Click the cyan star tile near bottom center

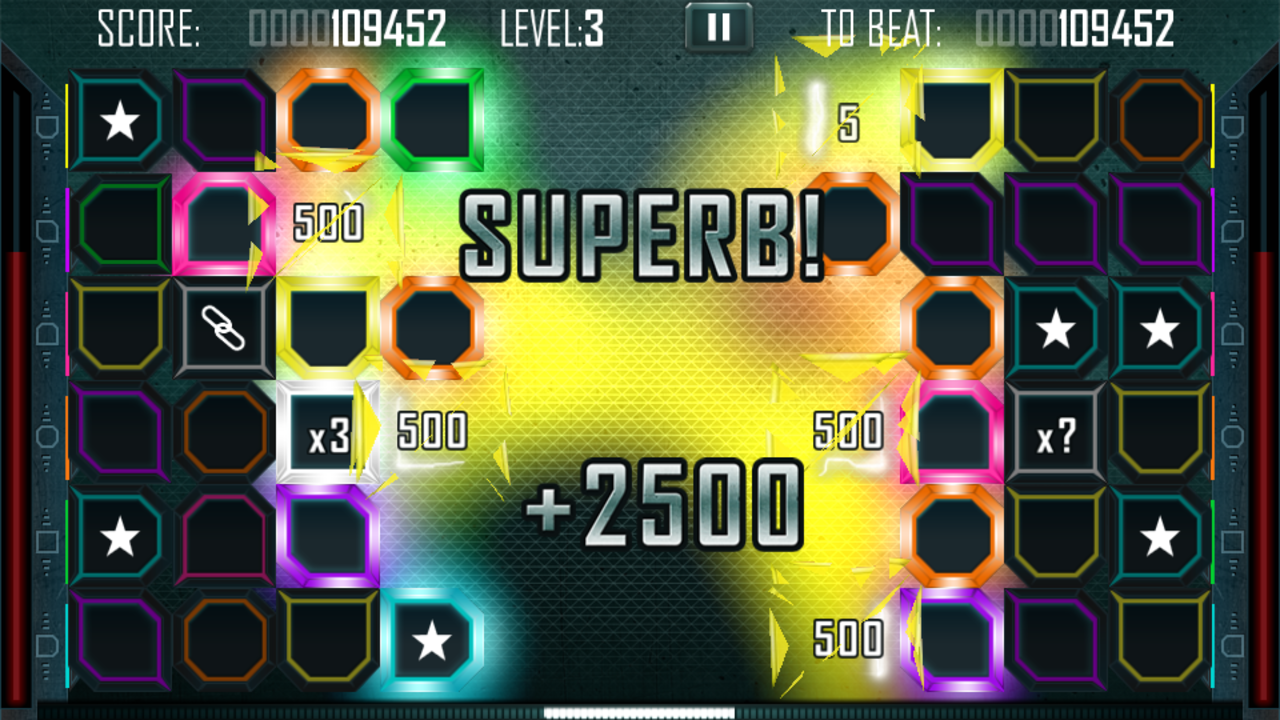click(433, 640)
